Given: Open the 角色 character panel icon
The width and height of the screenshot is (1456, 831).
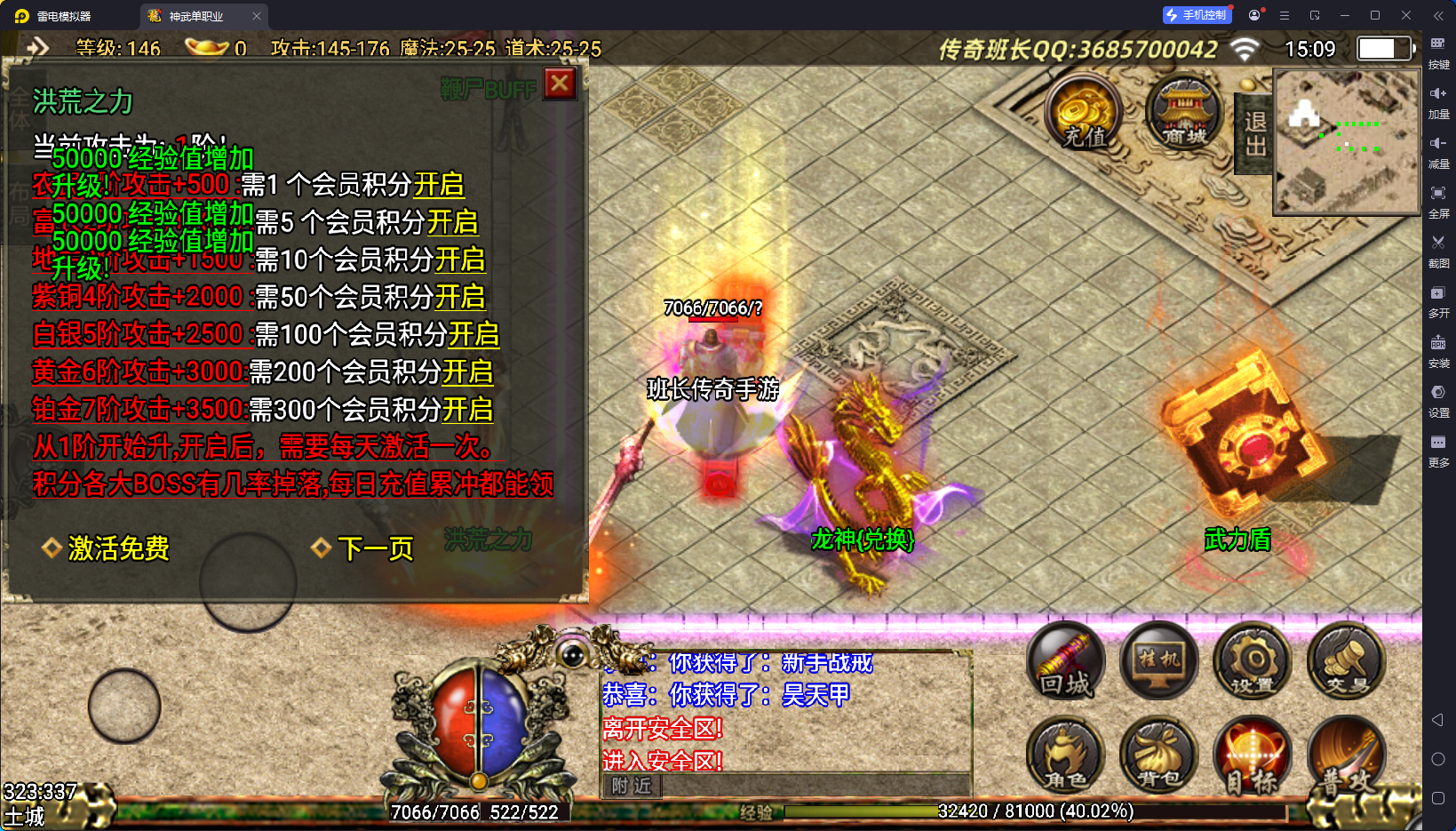Looking at the screenshot, I should (1065, 755).
